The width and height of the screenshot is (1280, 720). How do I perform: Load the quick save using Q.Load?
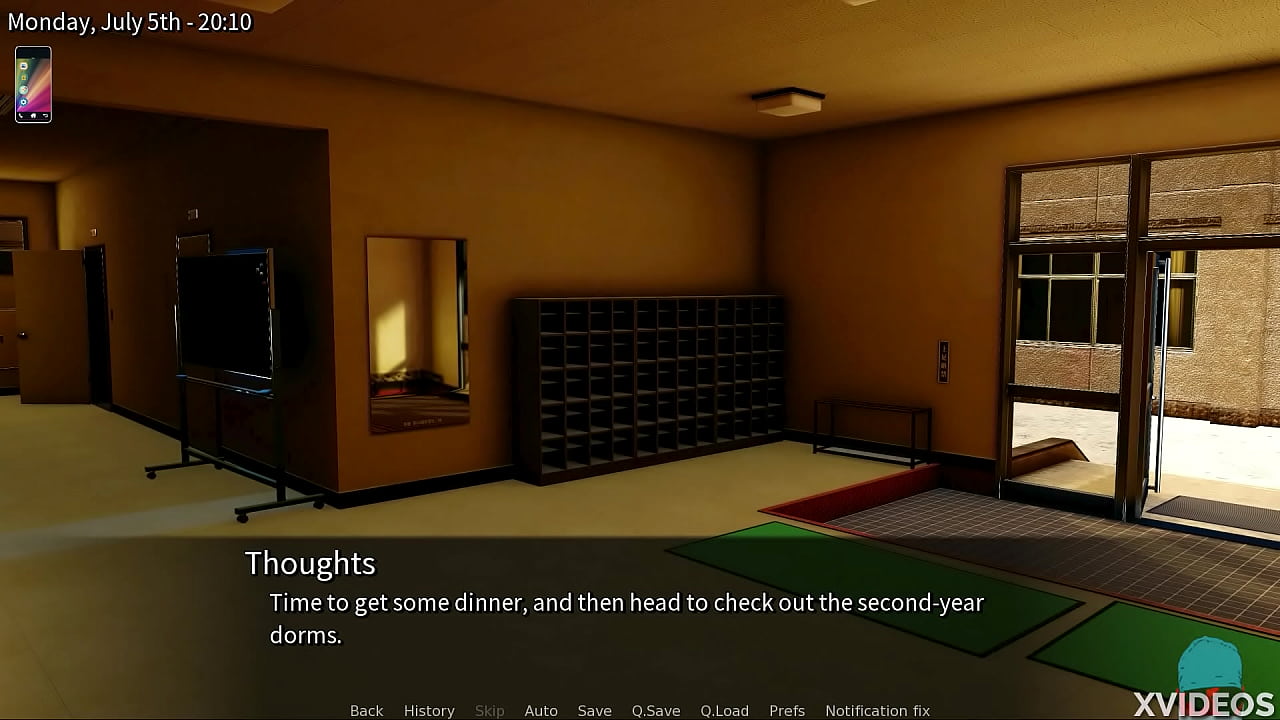pos(725,710)
